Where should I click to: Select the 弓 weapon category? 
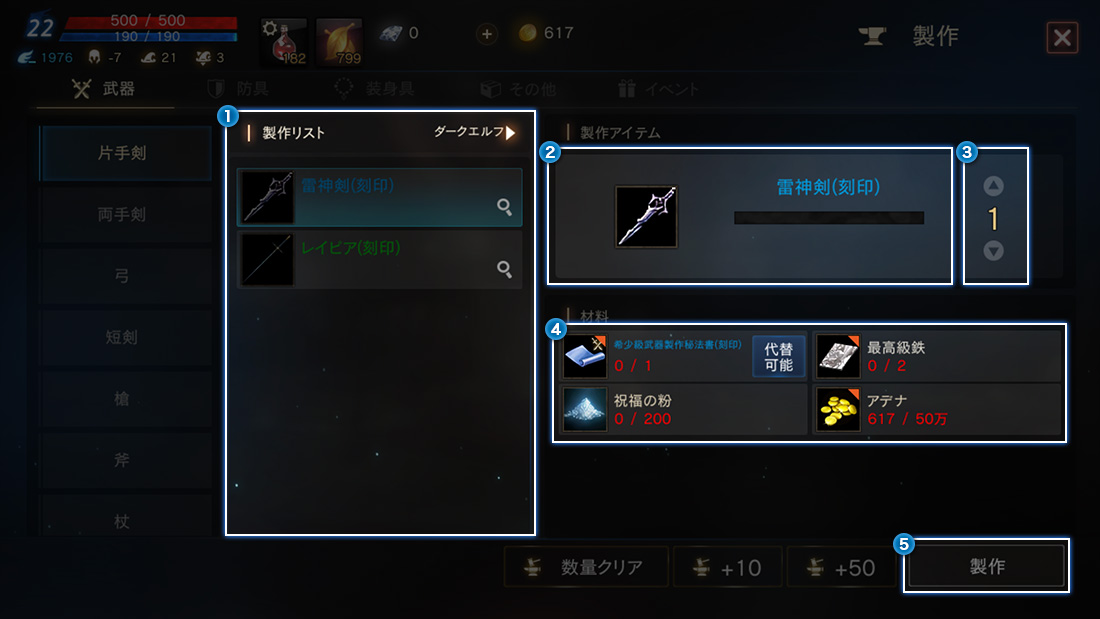coord(124,276)
